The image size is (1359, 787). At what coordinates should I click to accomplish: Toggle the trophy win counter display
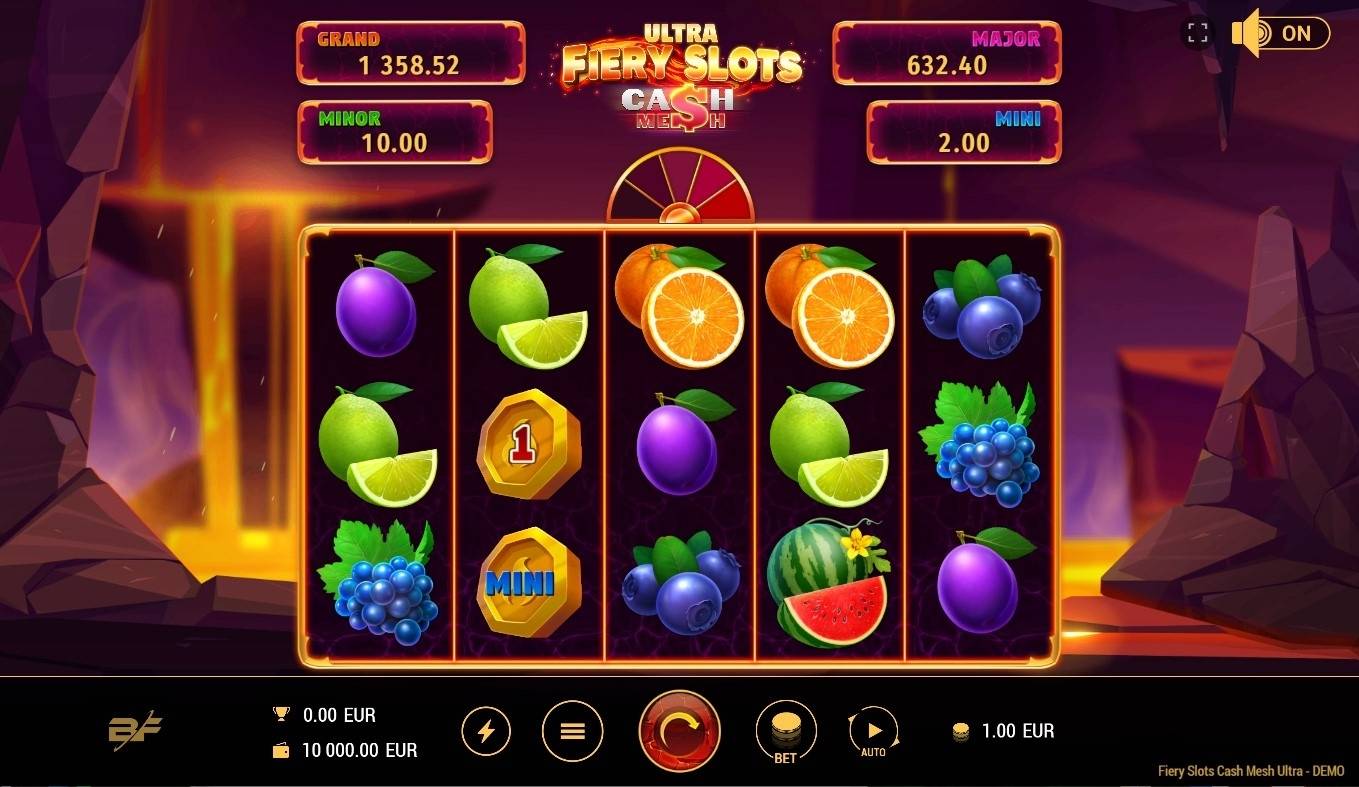(280, 715)
